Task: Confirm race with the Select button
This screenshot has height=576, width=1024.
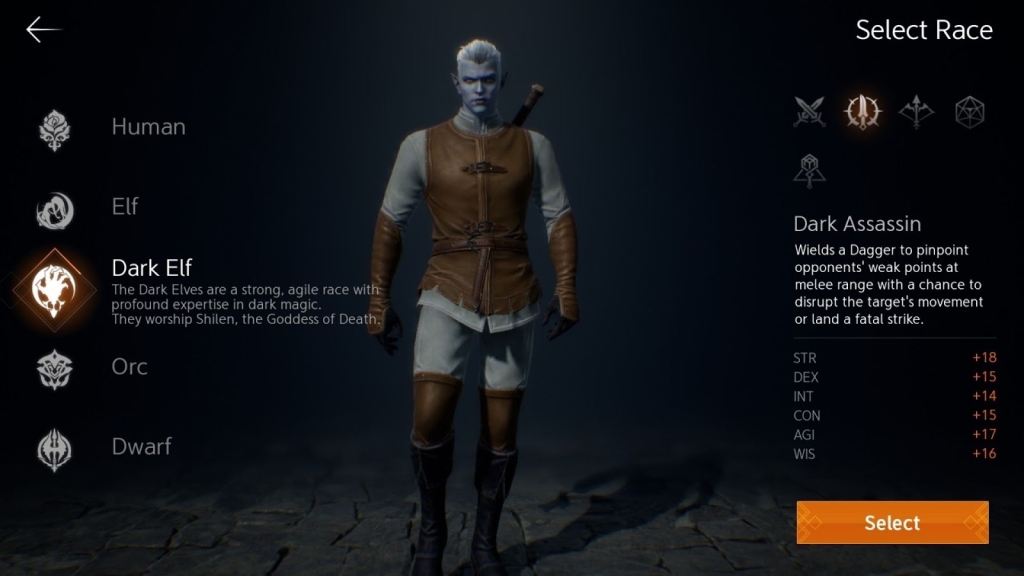Action: pos(892,523)
